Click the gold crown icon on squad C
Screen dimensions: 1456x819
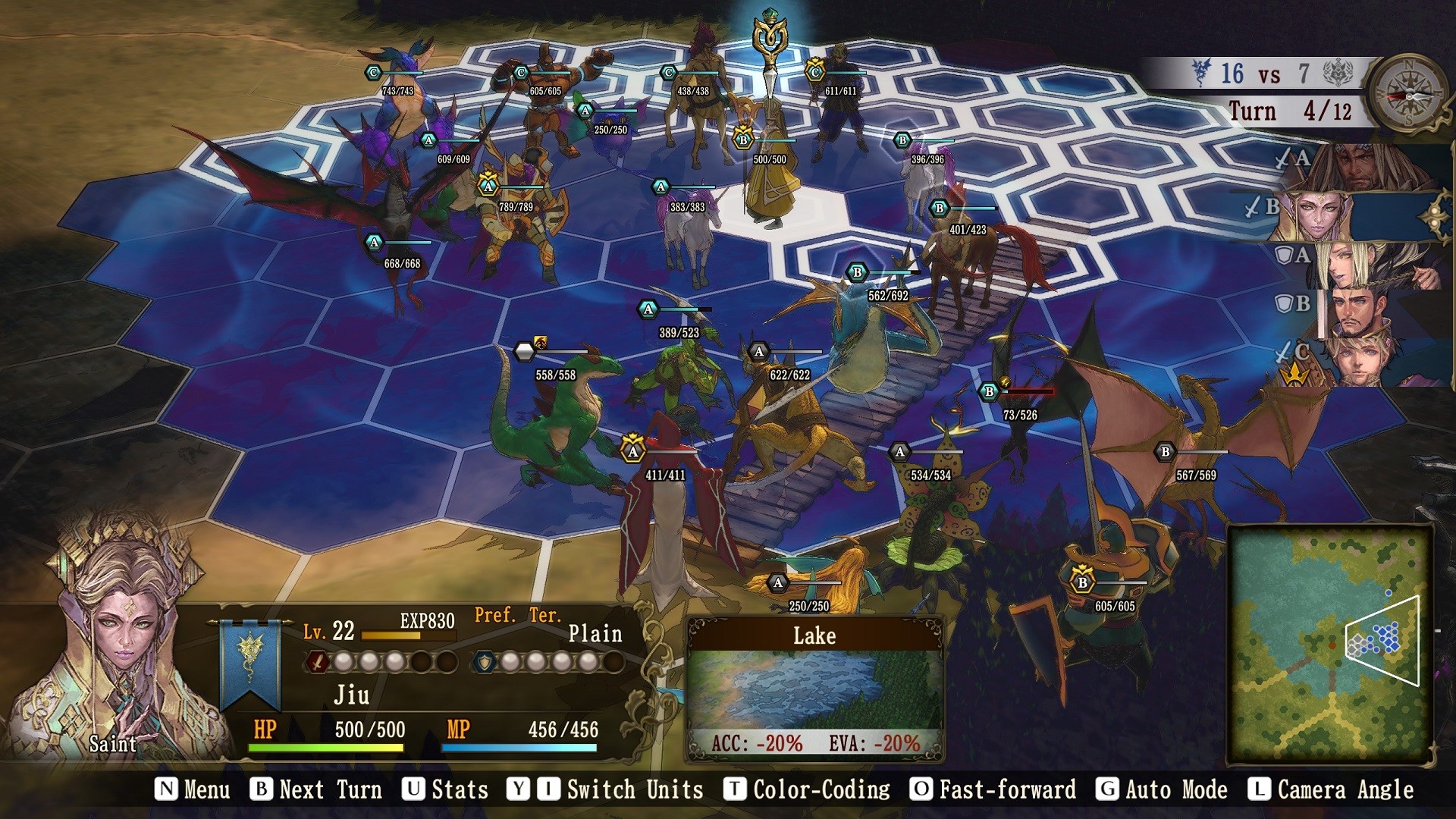[x=1294, y=372]
